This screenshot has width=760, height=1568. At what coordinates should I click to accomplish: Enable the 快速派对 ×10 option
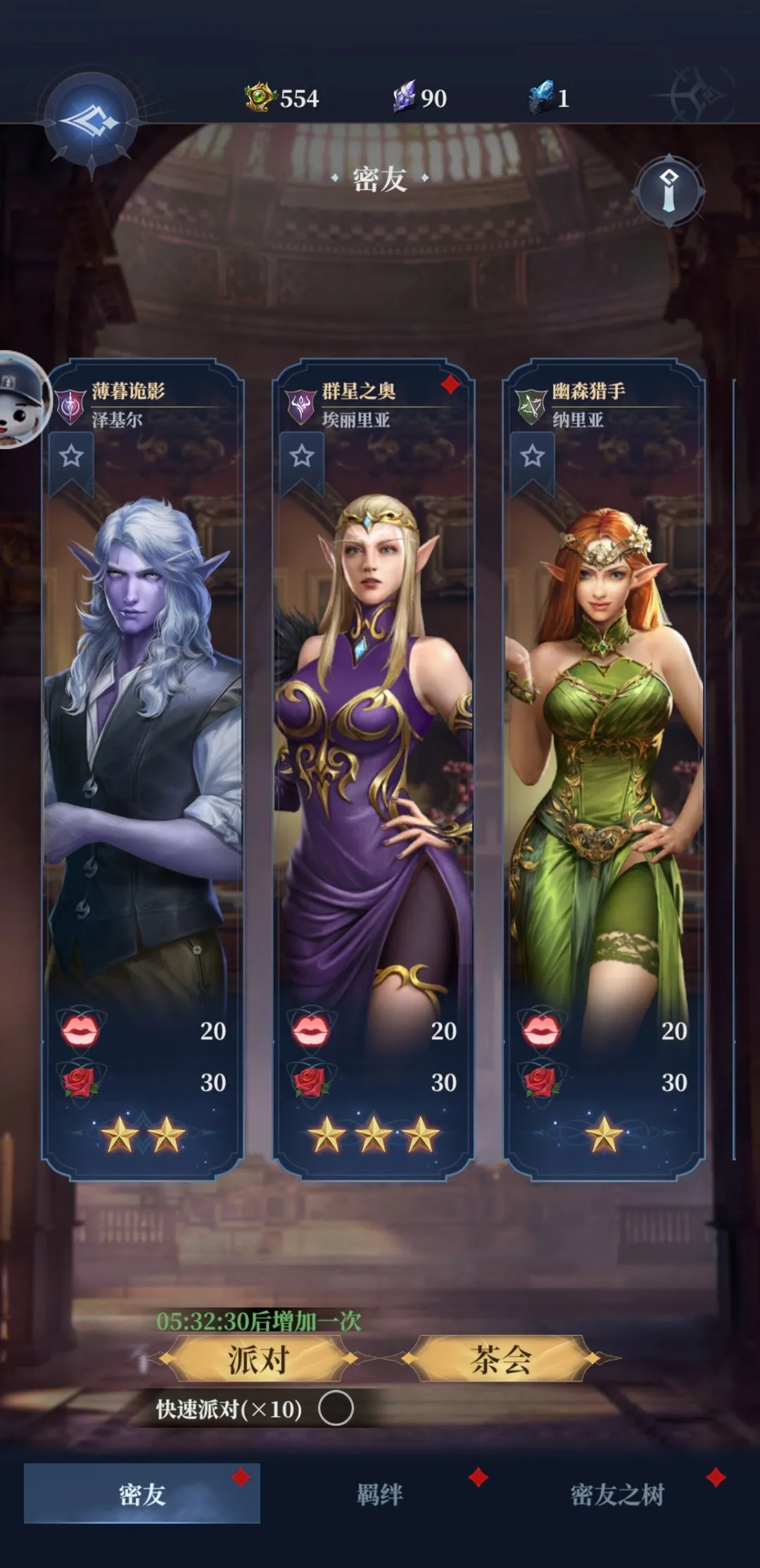point(336,1409)
